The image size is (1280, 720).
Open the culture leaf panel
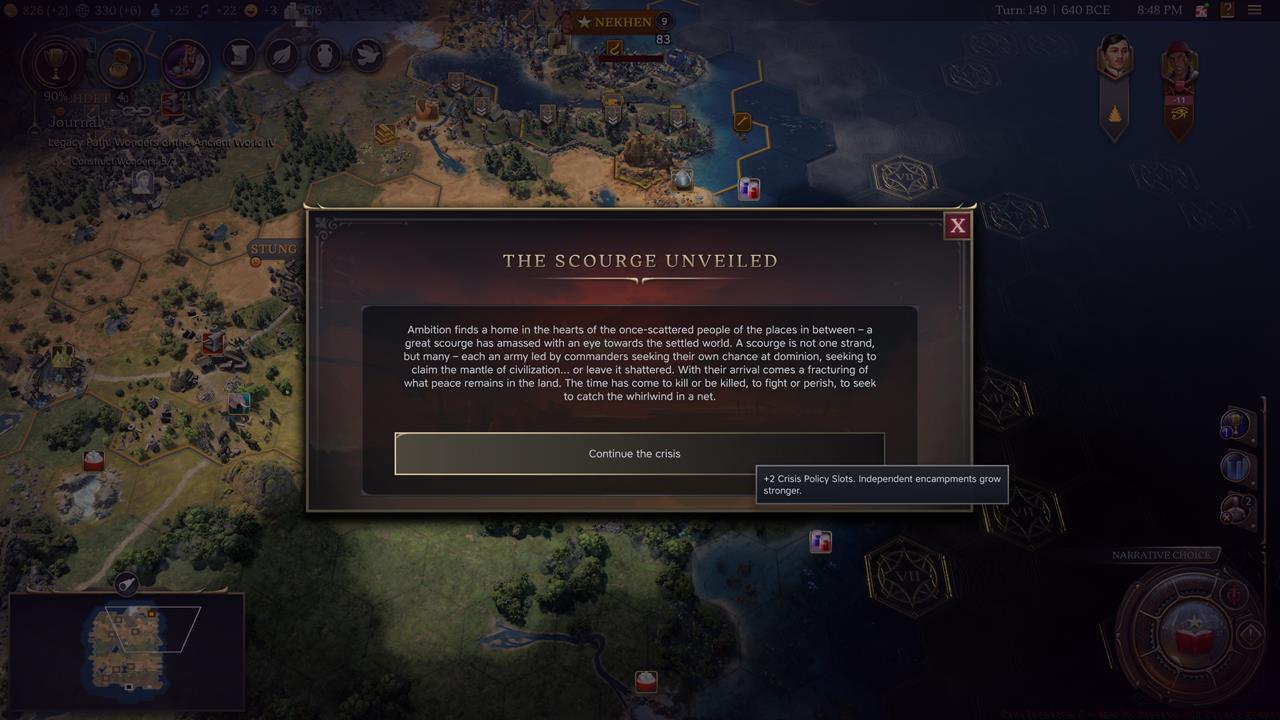[281, 56]
